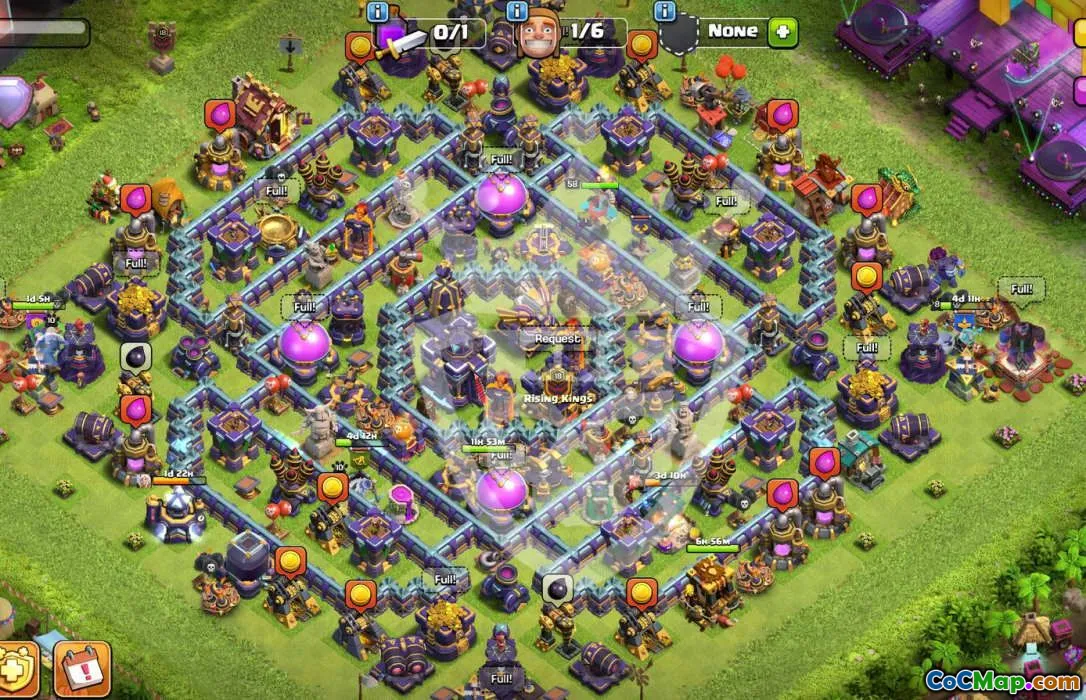
Task: Tap the green plus button beside None
Action: (782, 32)
